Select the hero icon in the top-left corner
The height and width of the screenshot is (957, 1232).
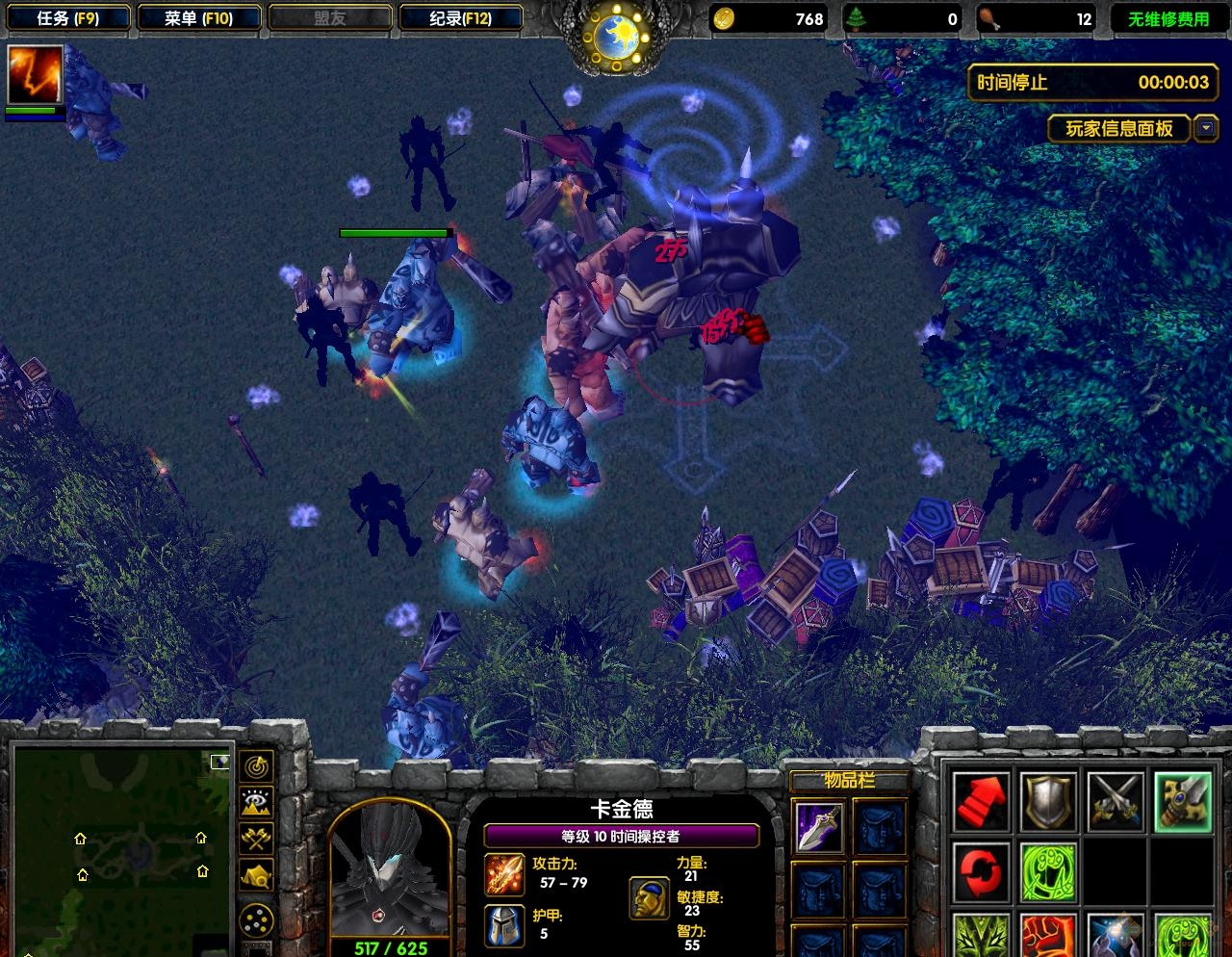tap(36, 75)
